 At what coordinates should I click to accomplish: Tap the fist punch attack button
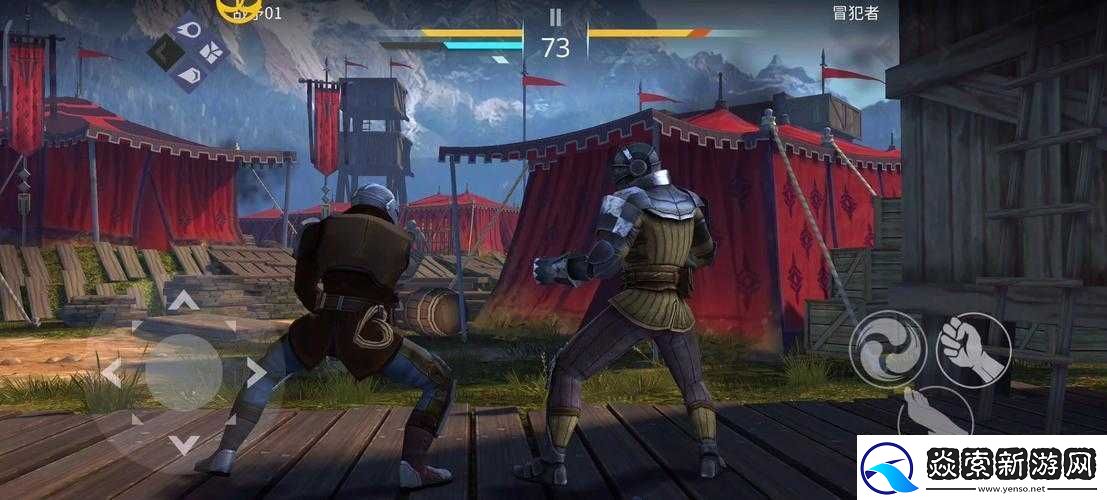pyautogui.click(x=974, y=347)
